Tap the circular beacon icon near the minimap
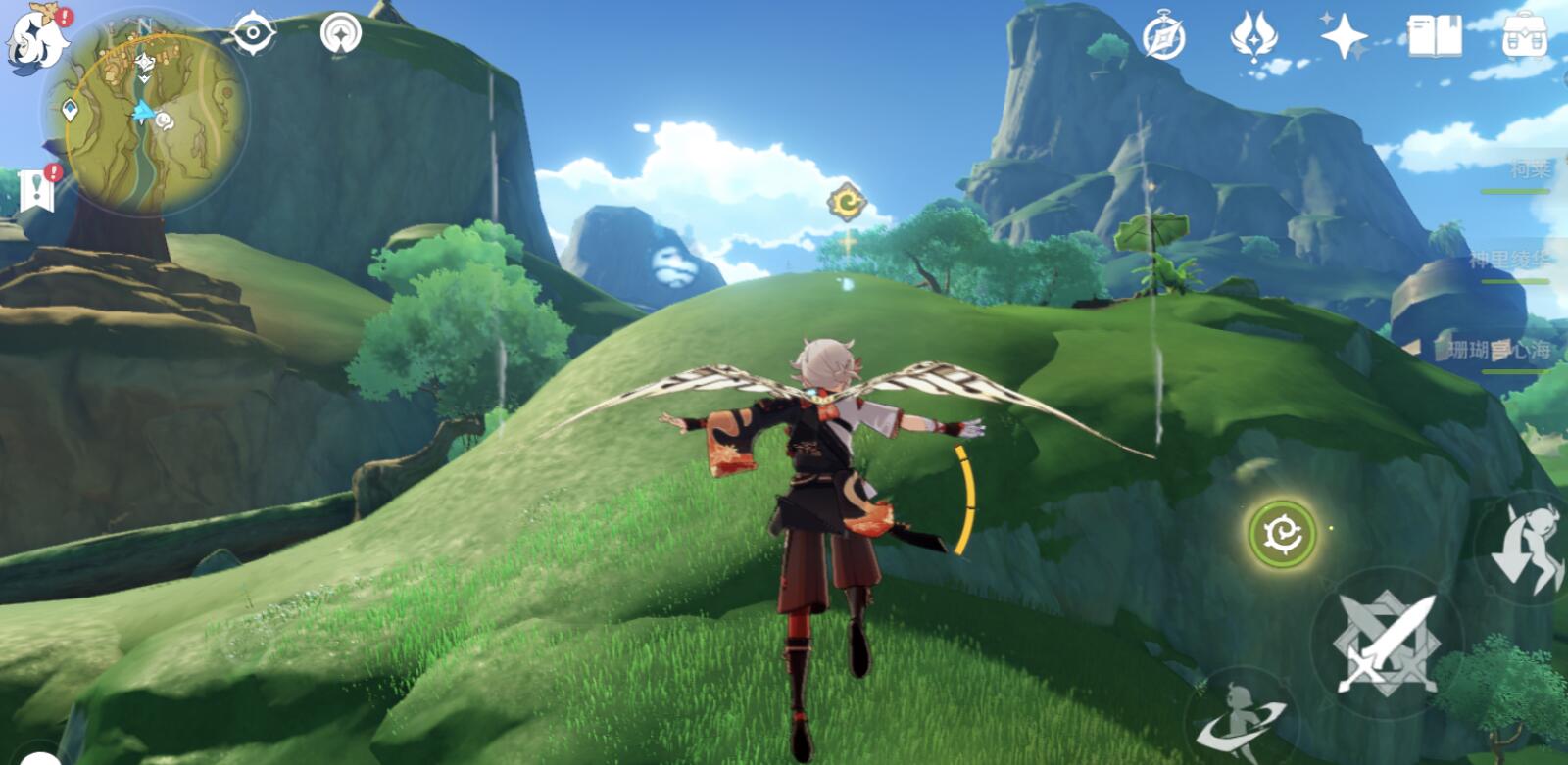This screenshot has height=765, width=1568. tap(341, 33)
